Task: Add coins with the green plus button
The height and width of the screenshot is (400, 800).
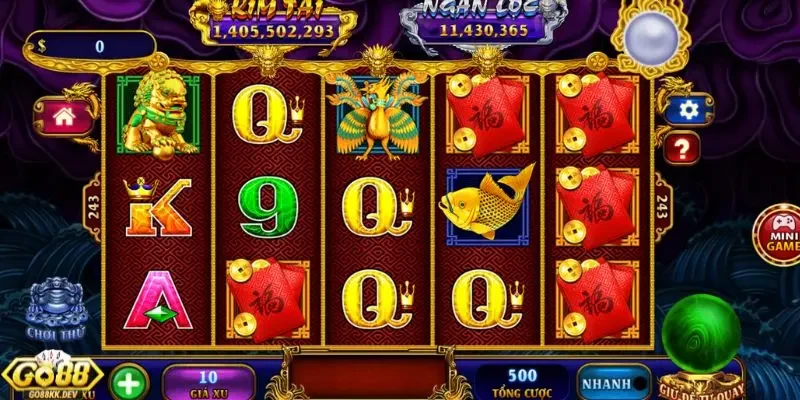Action: pos(127,383)
